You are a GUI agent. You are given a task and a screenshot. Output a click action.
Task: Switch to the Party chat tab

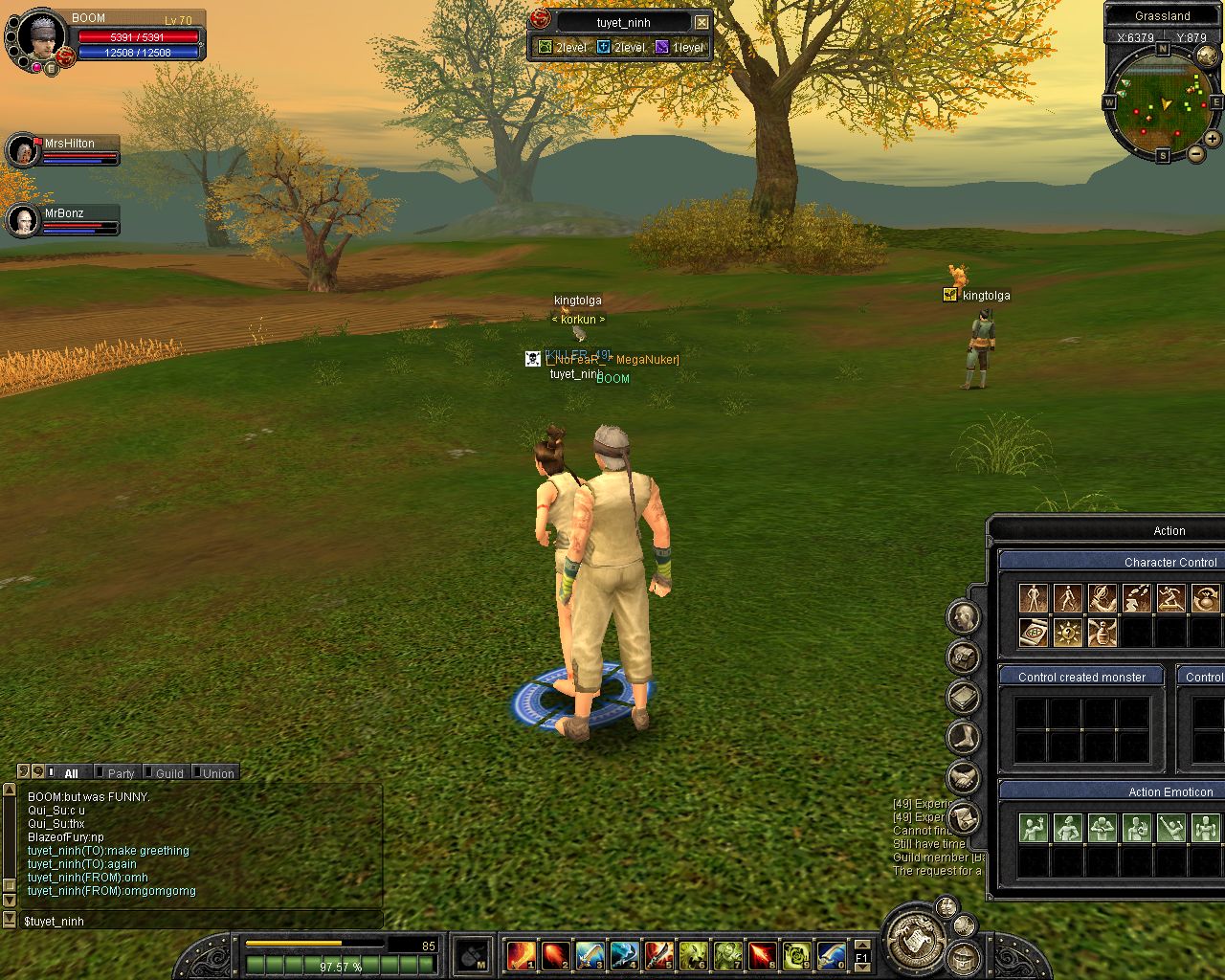click(121, 773)
